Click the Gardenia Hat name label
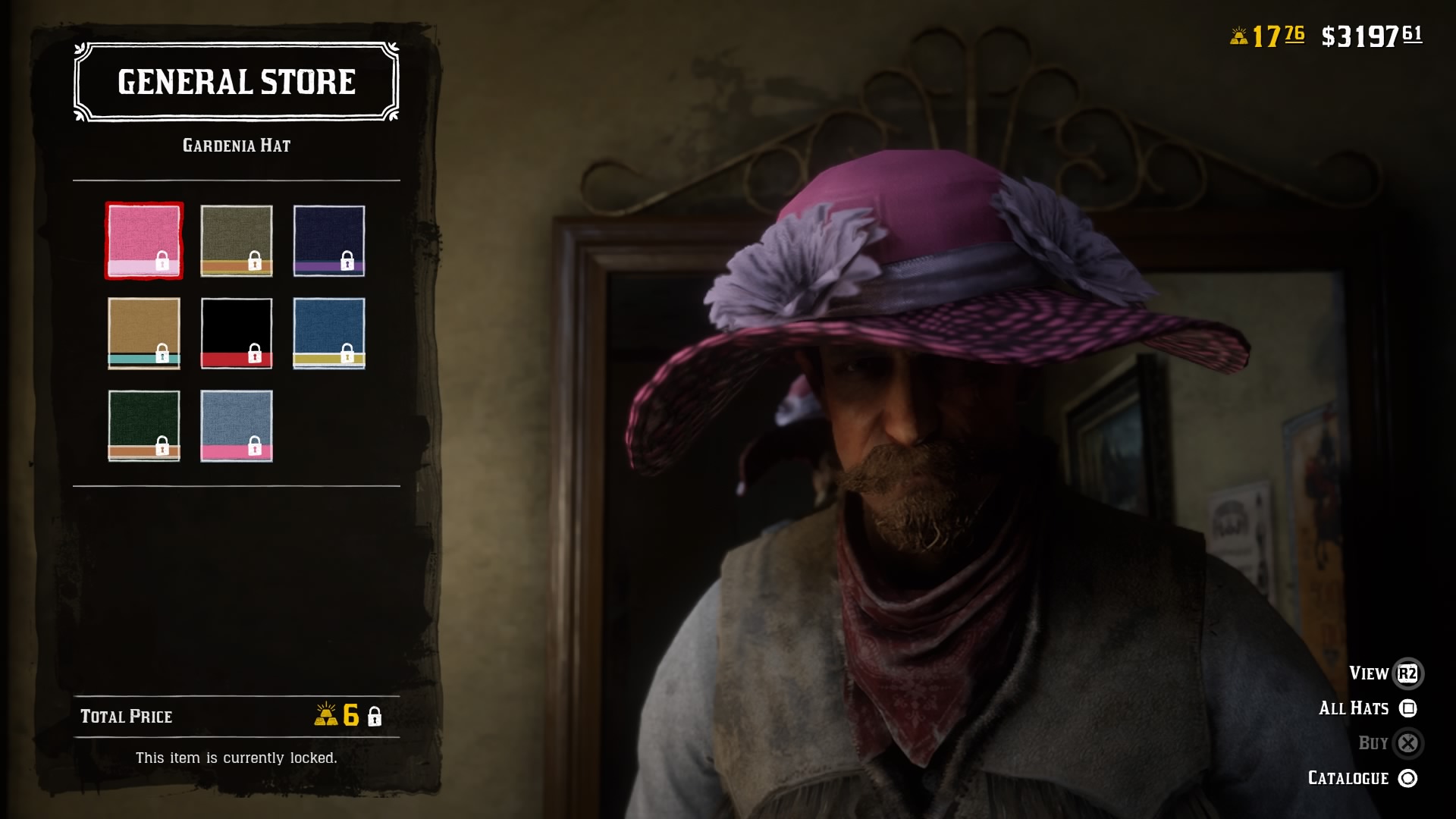The height and width of the screenshot is (819, 1456). (x=237, y=145)
